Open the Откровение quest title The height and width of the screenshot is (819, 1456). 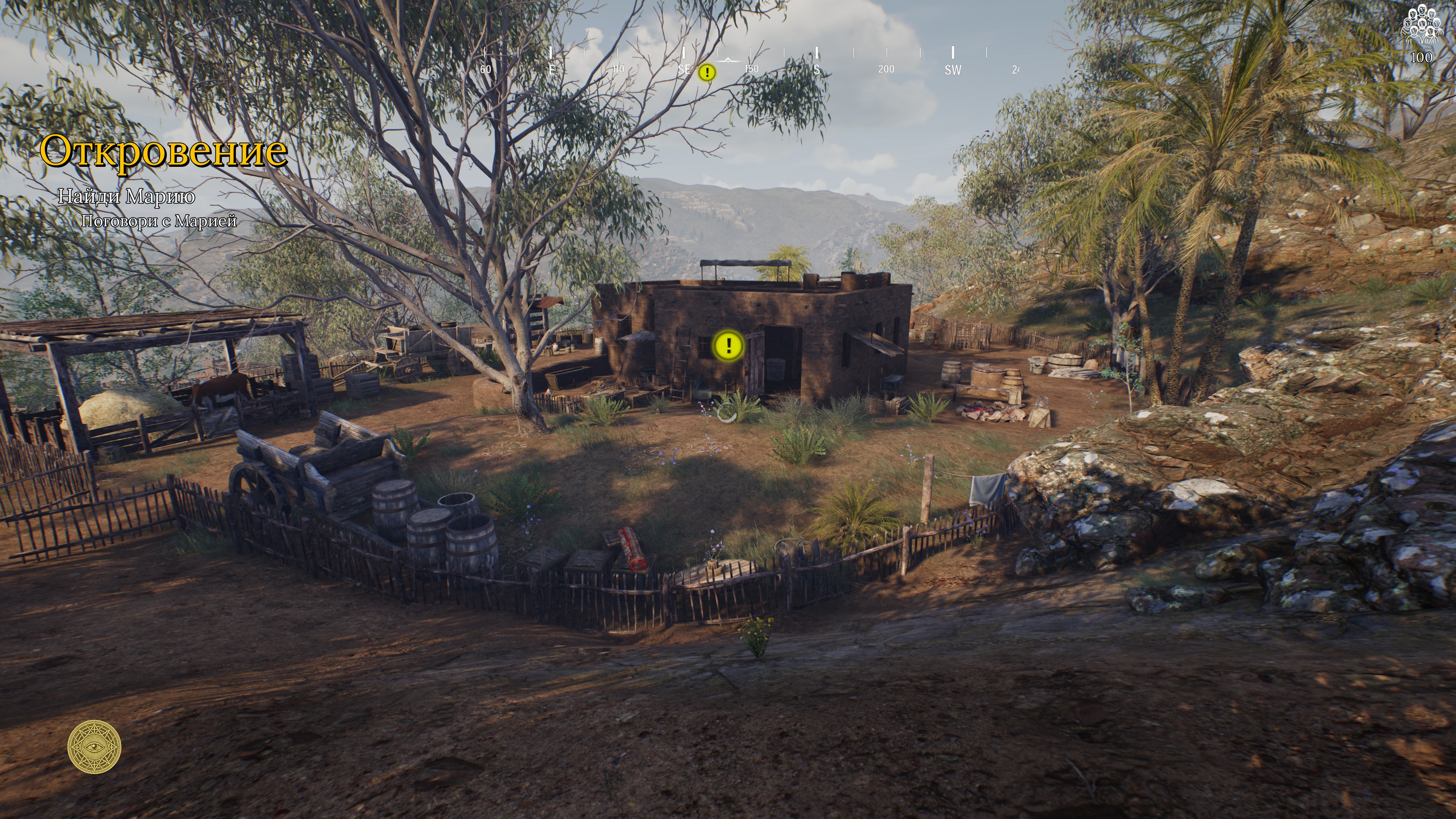click(163, 151)
